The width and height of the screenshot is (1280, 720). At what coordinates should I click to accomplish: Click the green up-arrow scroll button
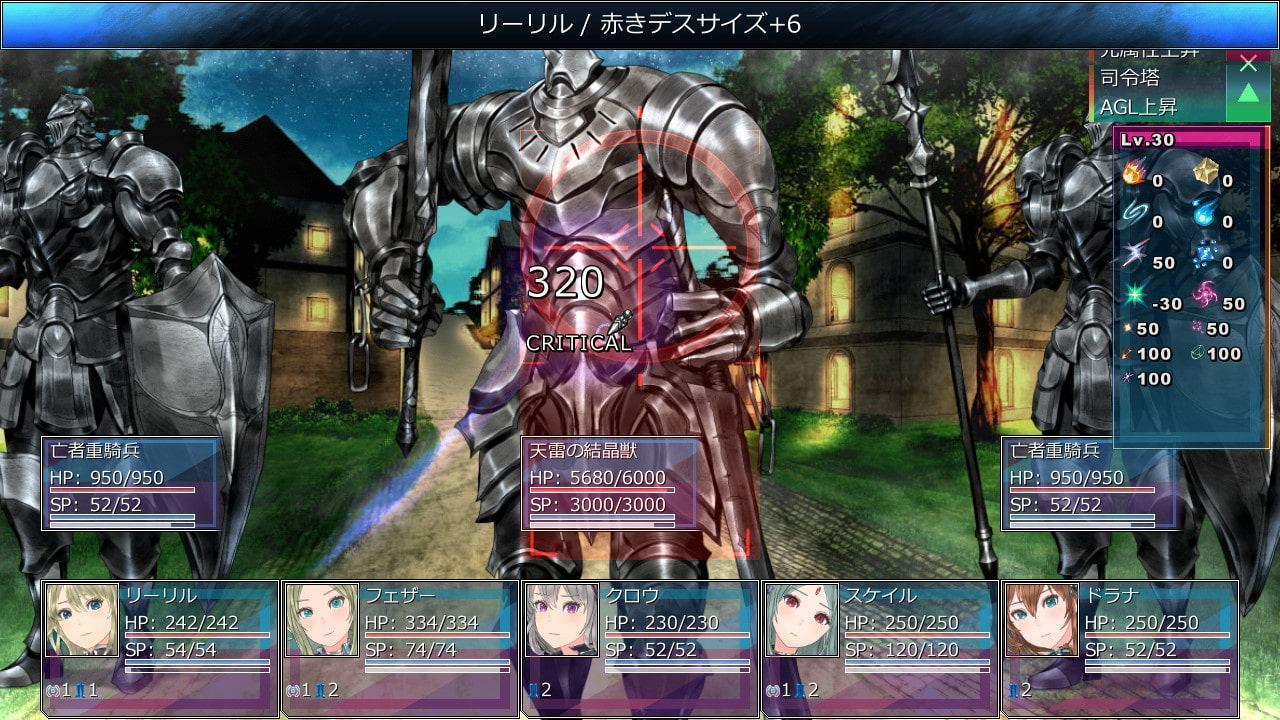[1248, 95]
